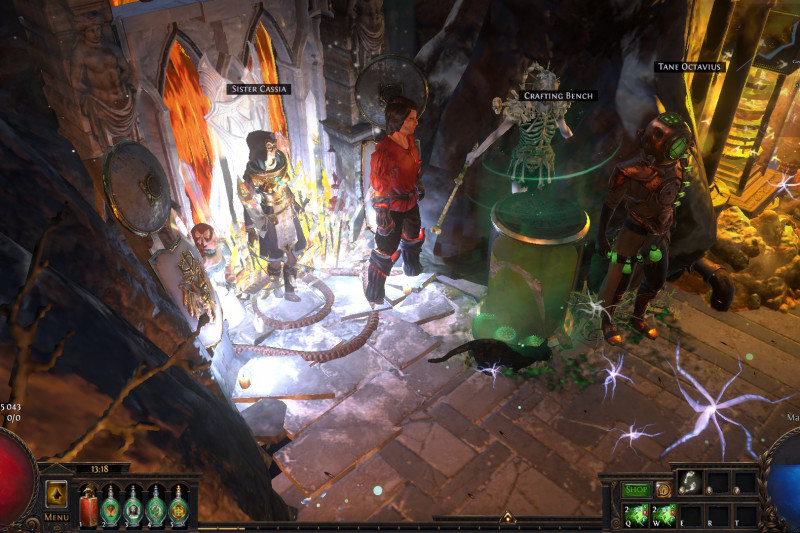
Task: Click the yellow upward arrow icon
Action: coord(56,493)
